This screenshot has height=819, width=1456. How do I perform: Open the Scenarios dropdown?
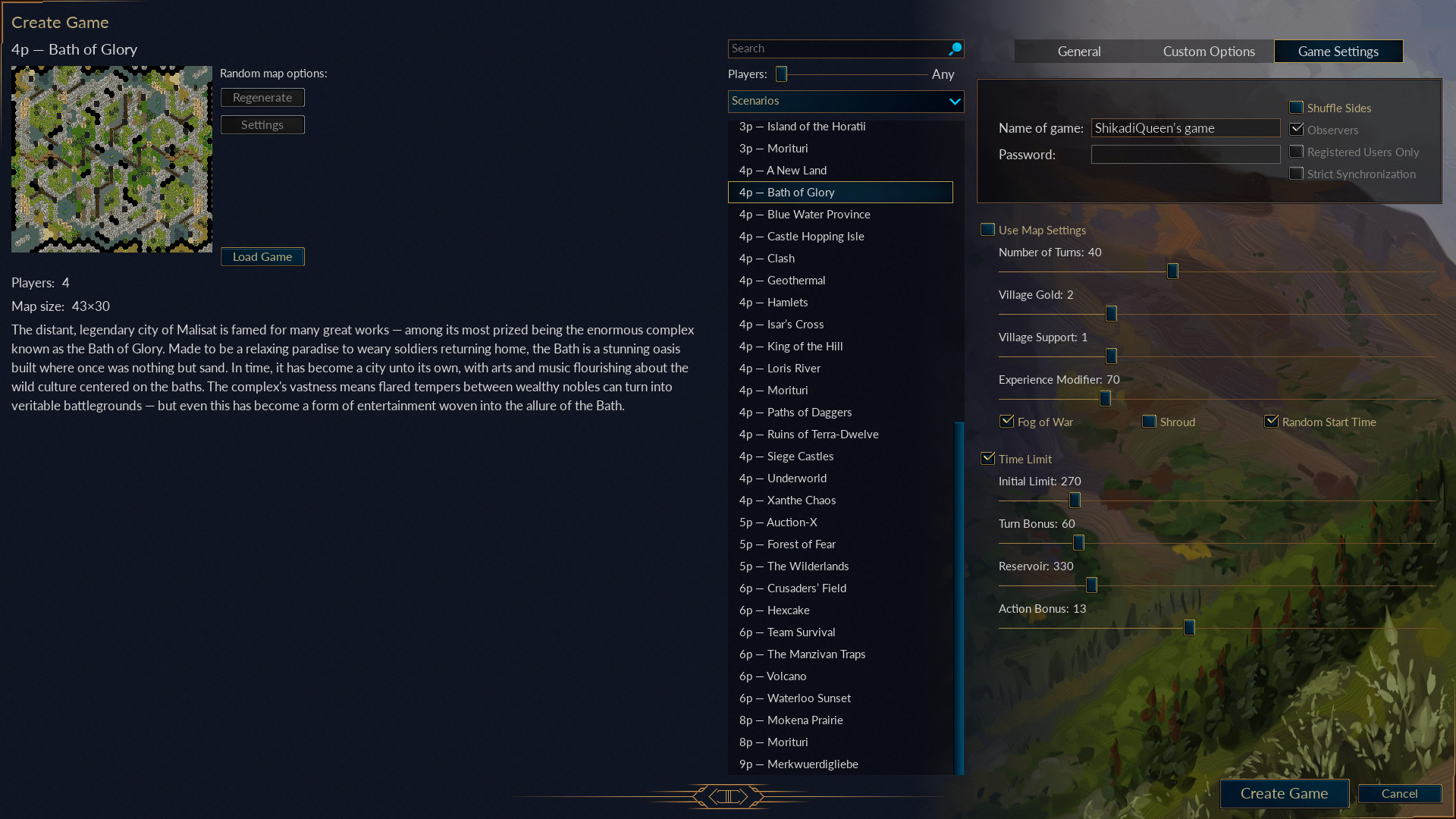pos(846,101)
